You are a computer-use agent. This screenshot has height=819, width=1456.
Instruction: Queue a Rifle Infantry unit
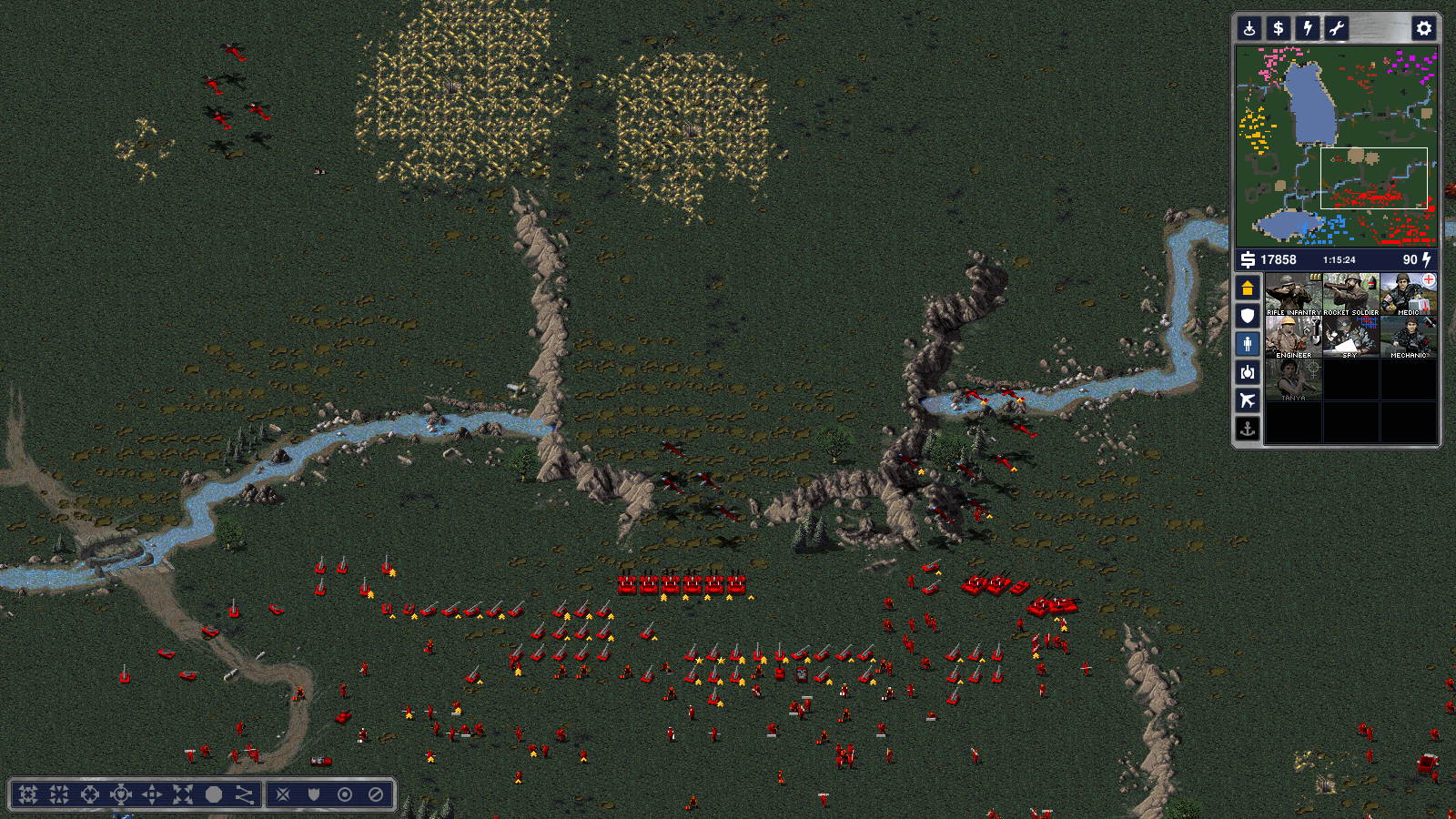coord(1293,294)
